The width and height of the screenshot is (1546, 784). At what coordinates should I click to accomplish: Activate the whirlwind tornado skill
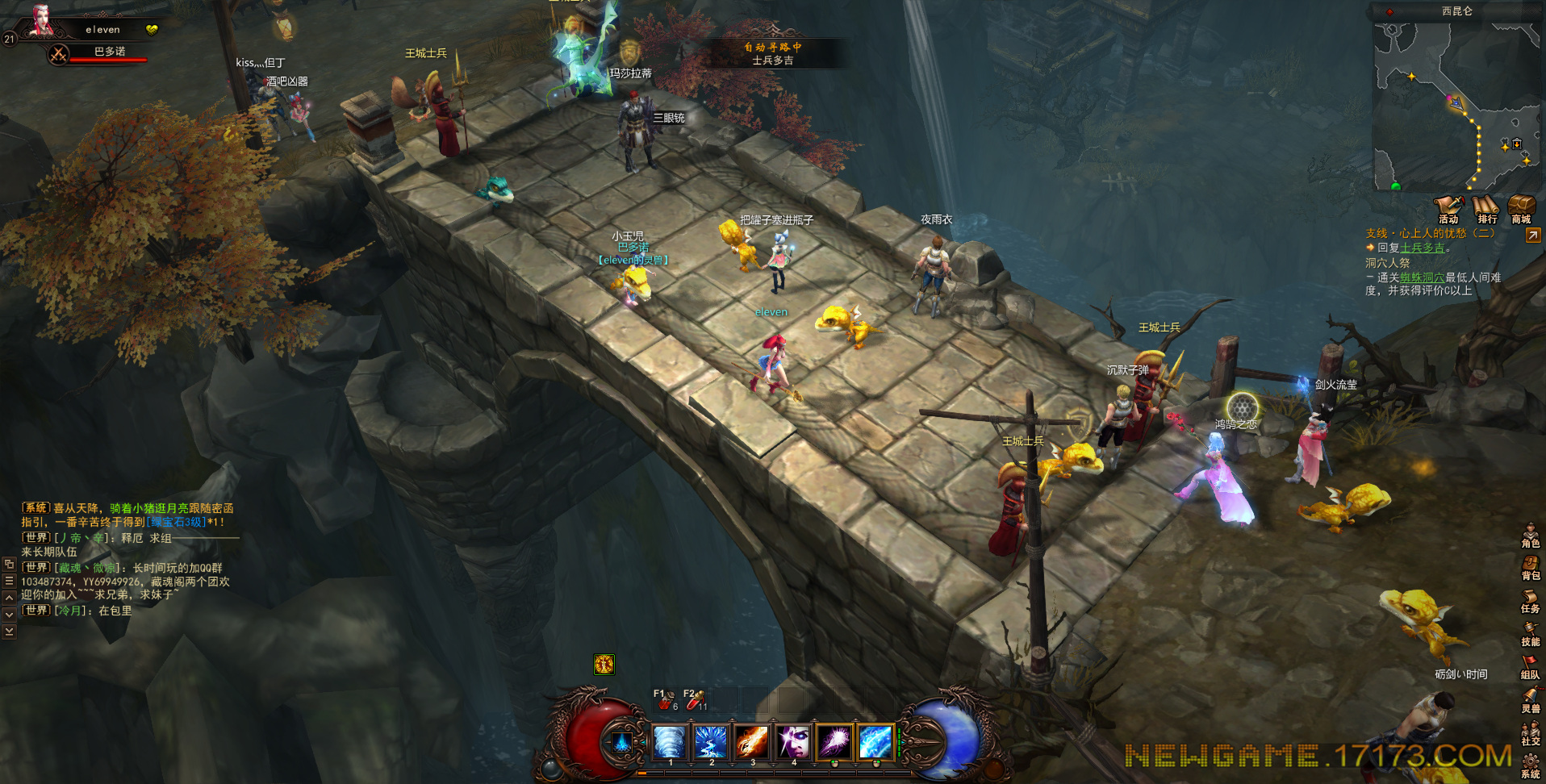(670, 741)
